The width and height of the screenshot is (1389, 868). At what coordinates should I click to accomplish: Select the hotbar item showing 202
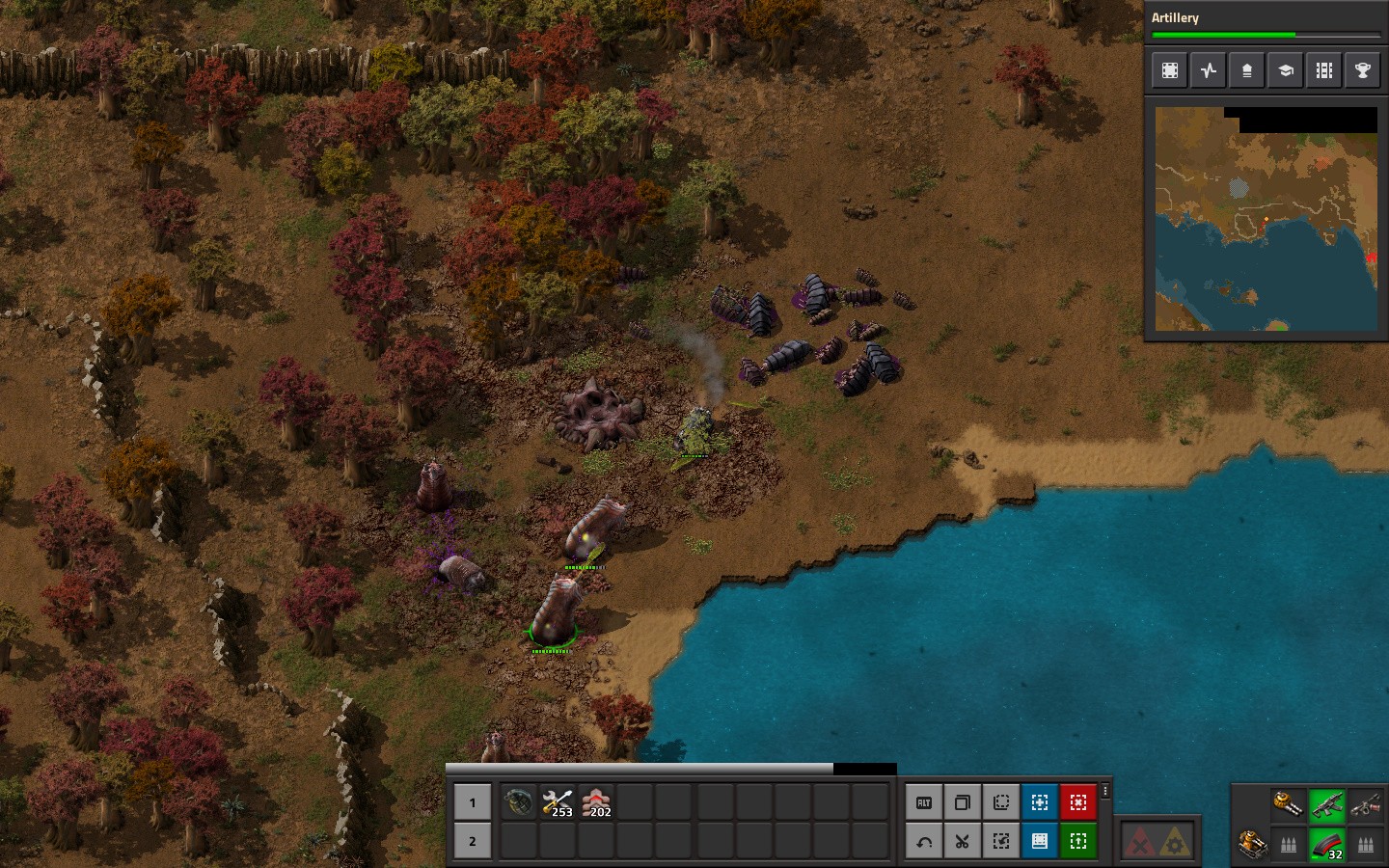click(x=596, y=801)
